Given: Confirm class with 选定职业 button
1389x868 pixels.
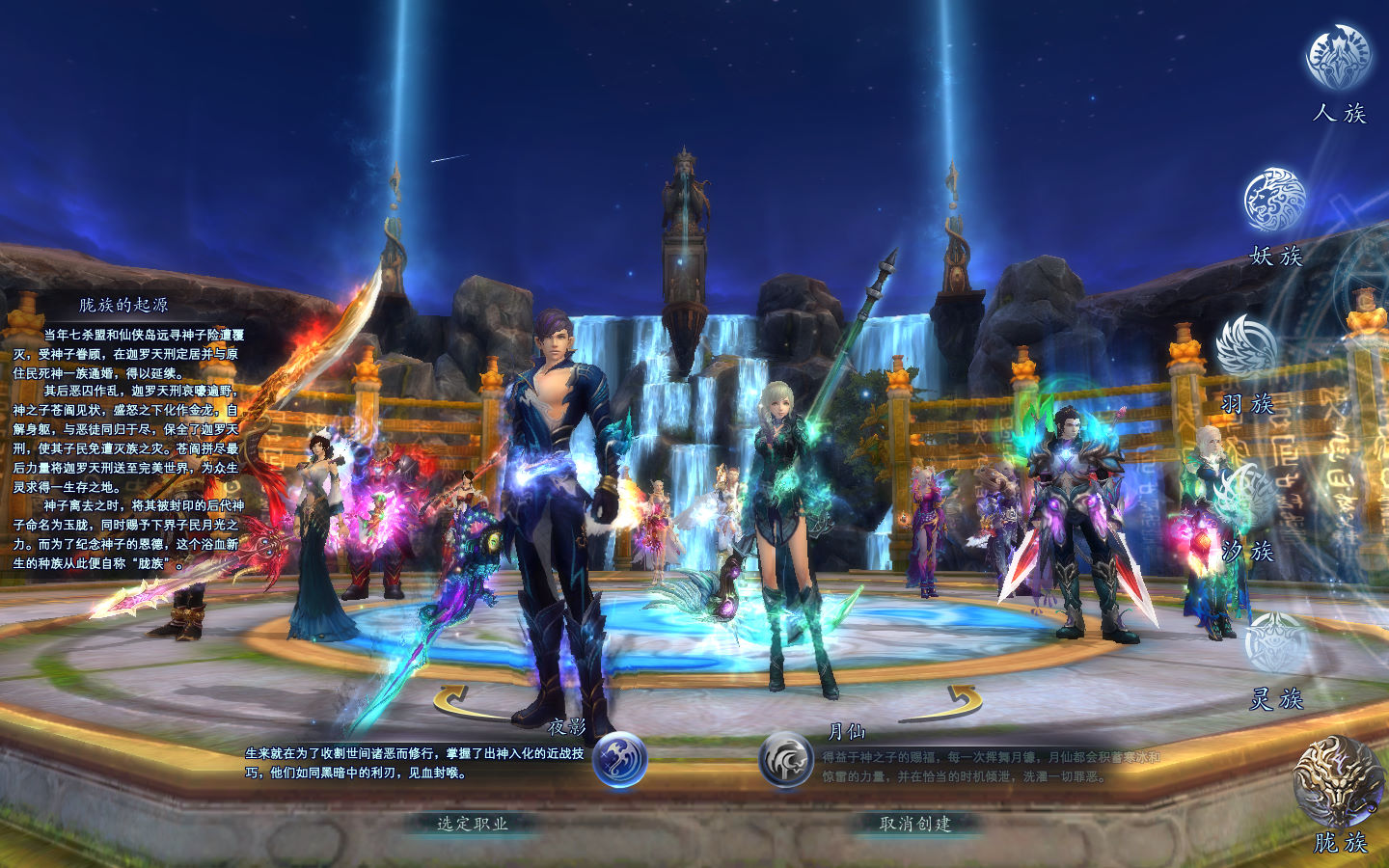Looking at the screenshot, I should click(473, 824).
